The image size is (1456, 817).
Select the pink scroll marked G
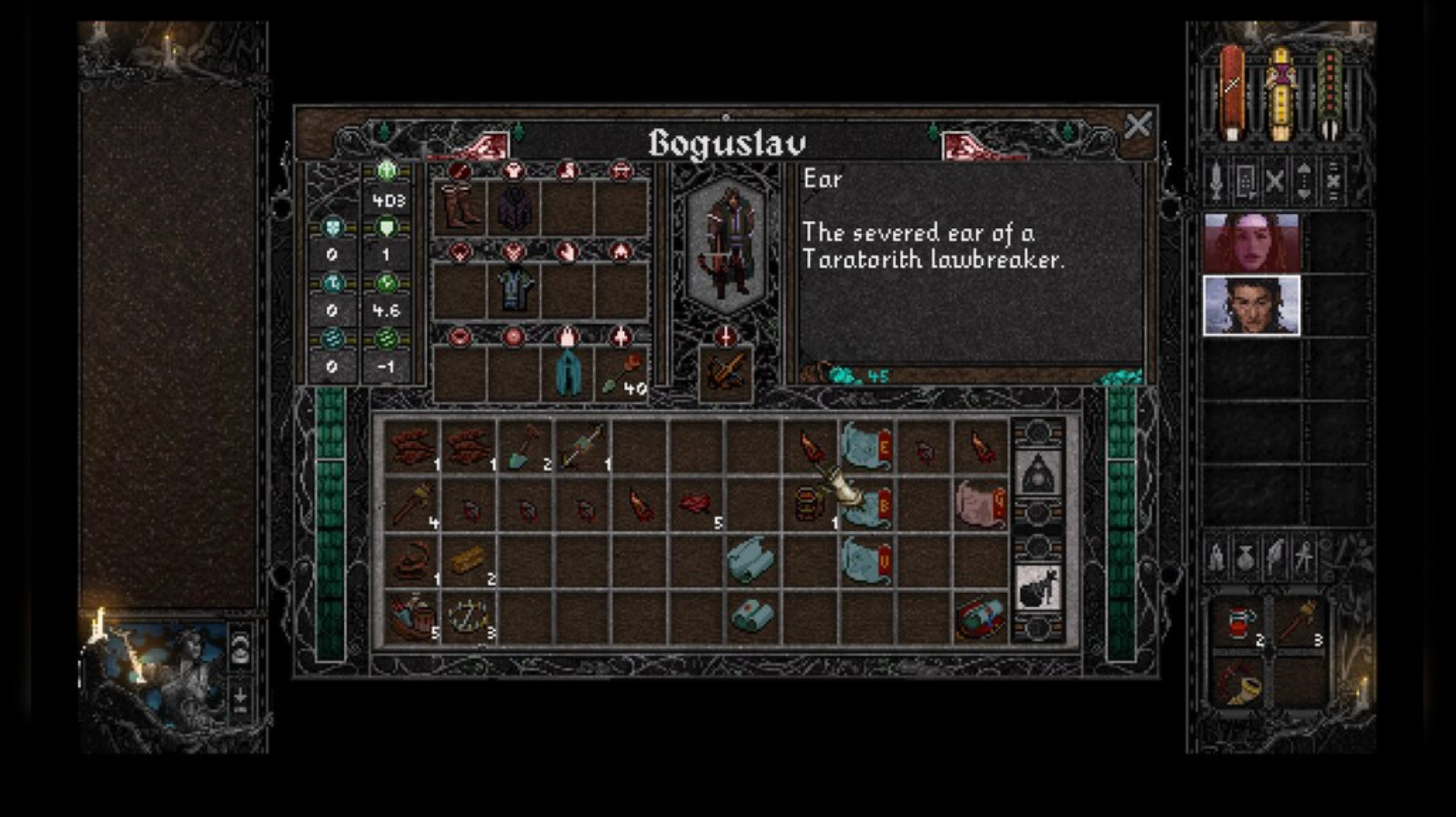980,504
